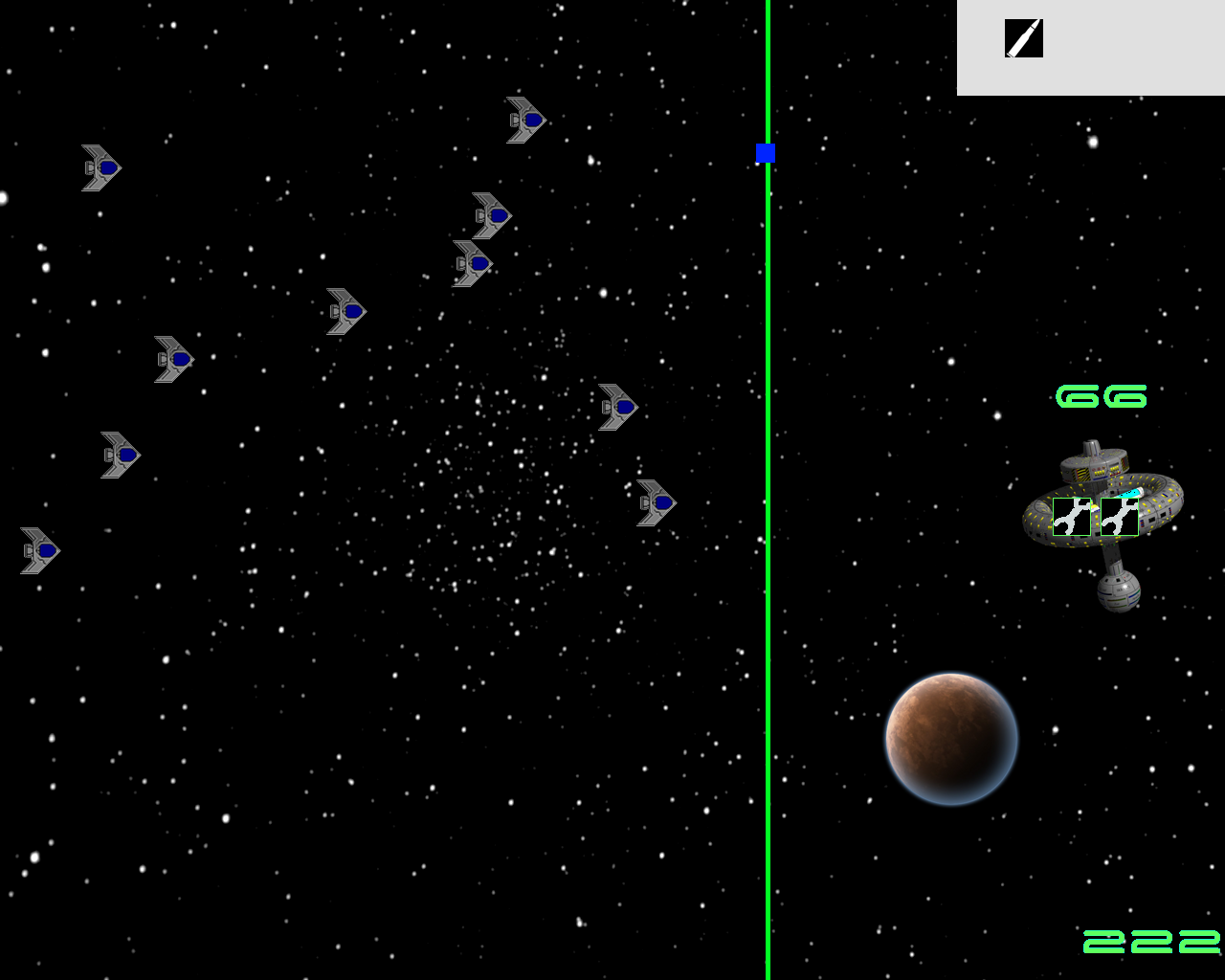Click the green 66 score display above the station
This screenshot has height=980, width=1225.
[x=1103, y=394]
